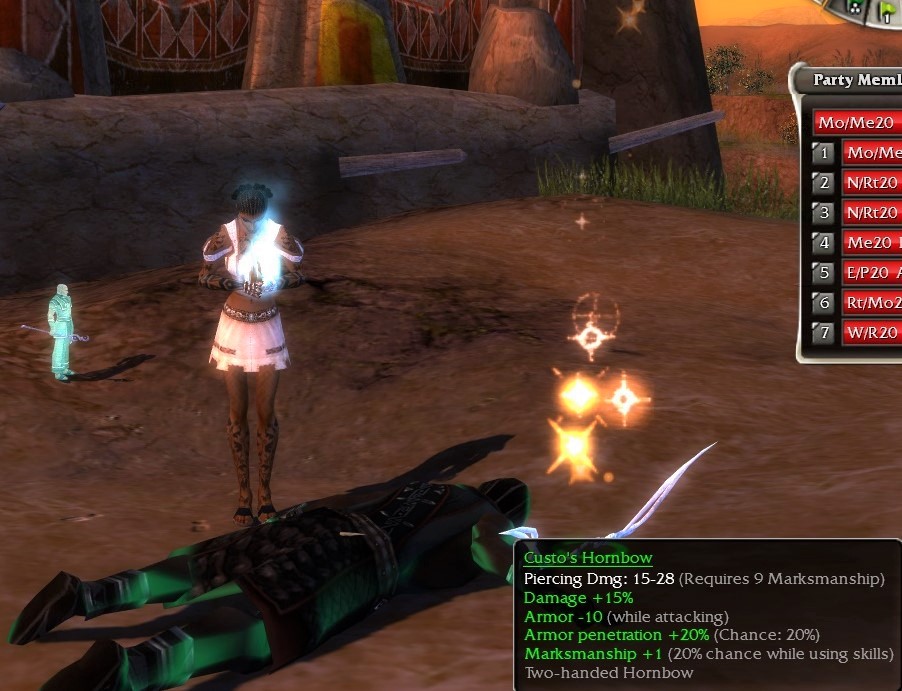This screenshot has width=902, height=691.
Task: Click the green flag icon
Action: click(886, 12)
